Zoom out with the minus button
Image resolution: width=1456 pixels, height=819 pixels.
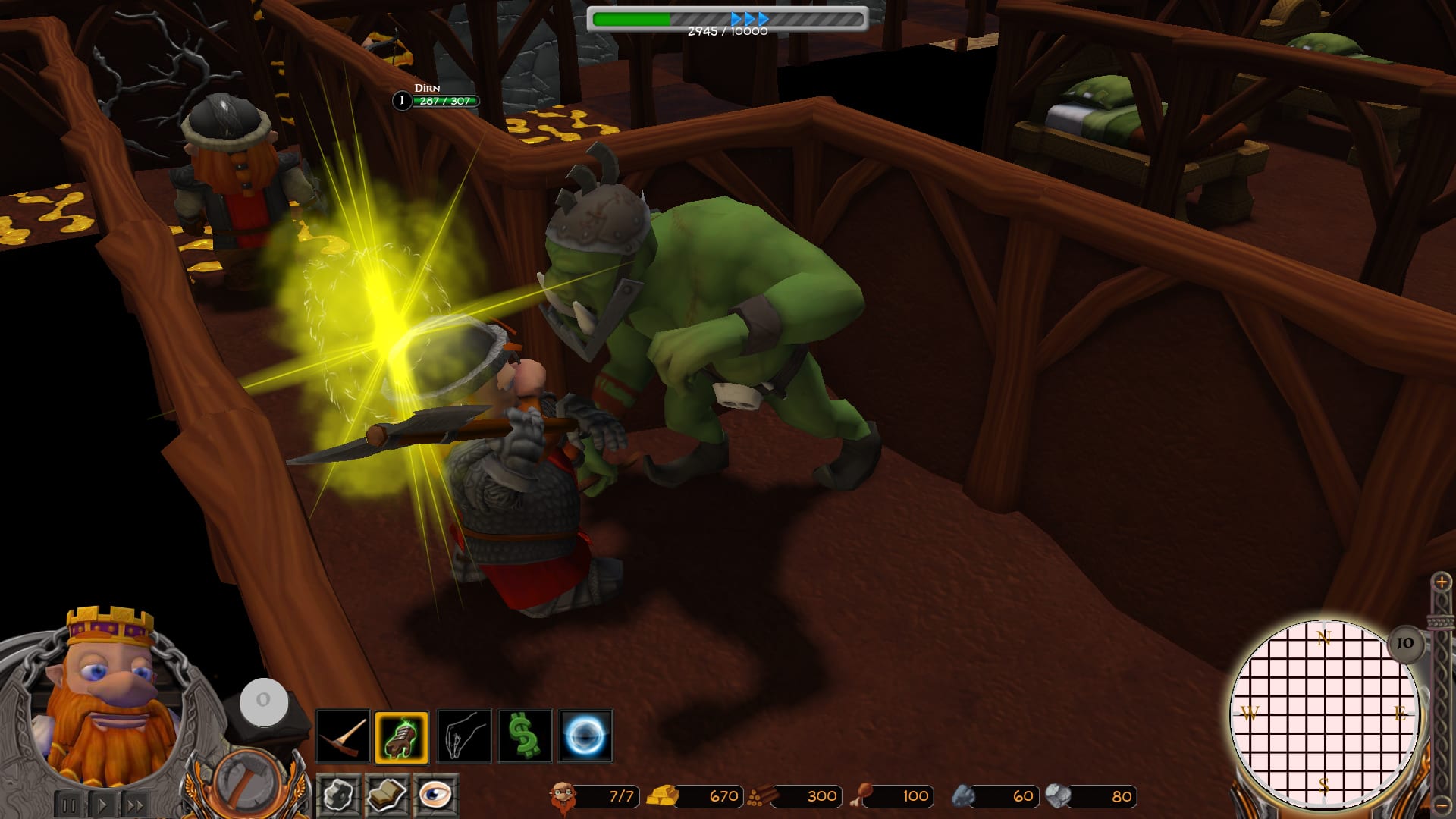[1442, 805]
